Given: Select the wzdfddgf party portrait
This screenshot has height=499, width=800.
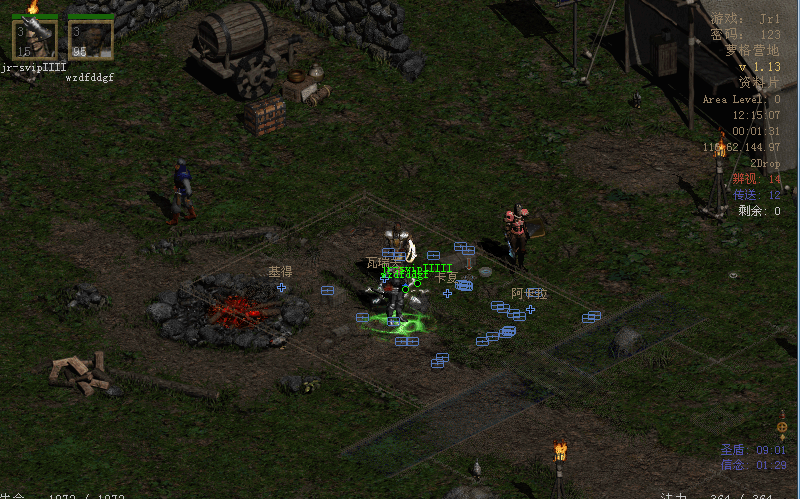Looking at the screenshot, I should point(90,39).
